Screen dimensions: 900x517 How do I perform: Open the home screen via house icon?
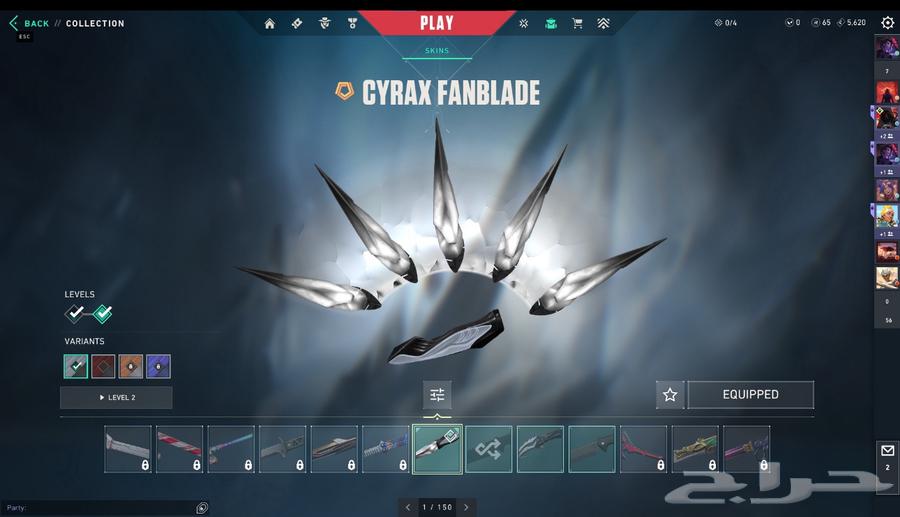(x=270, y=23)
